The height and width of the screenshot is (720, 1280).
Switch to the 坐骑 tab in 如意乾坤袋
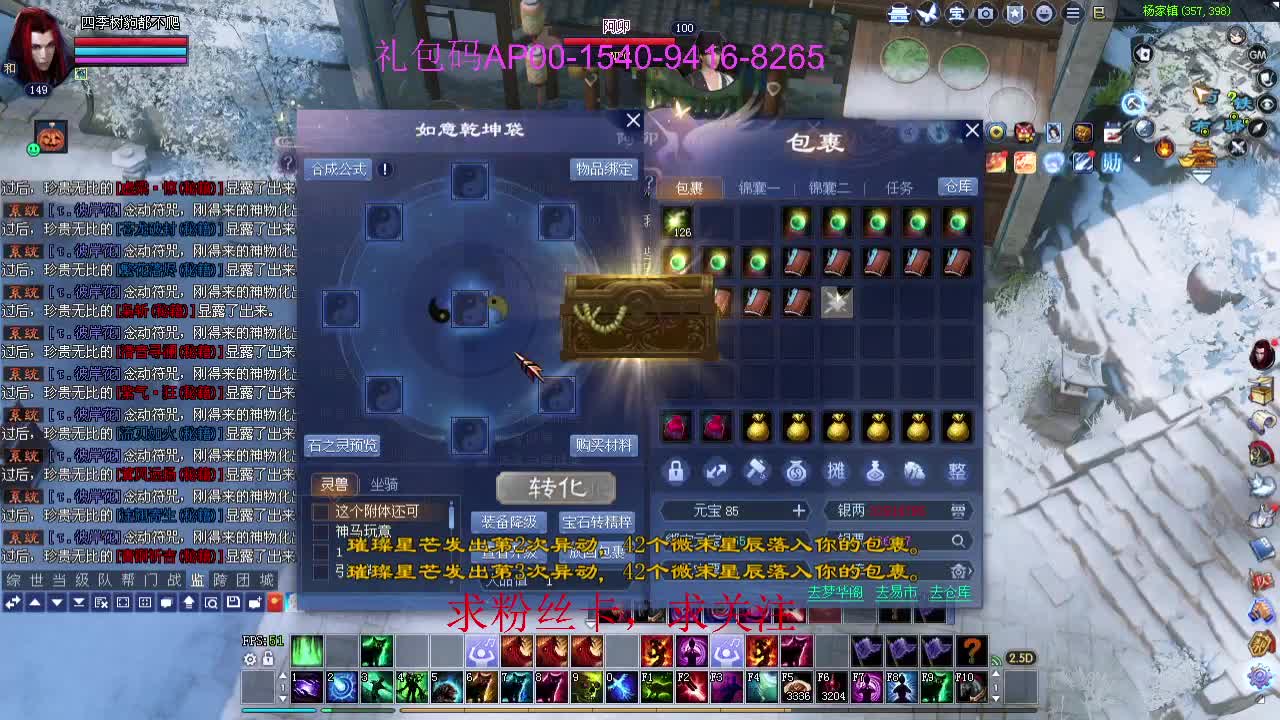(x=386, y=483)
